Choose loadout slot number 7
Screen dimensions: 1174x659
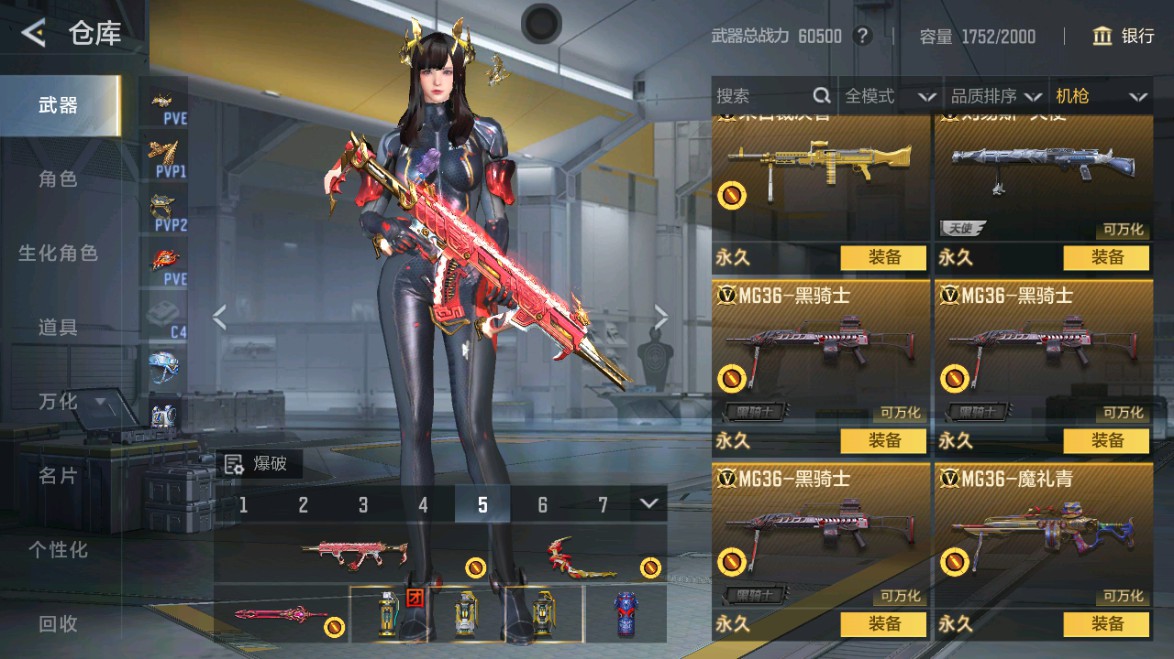603,505
